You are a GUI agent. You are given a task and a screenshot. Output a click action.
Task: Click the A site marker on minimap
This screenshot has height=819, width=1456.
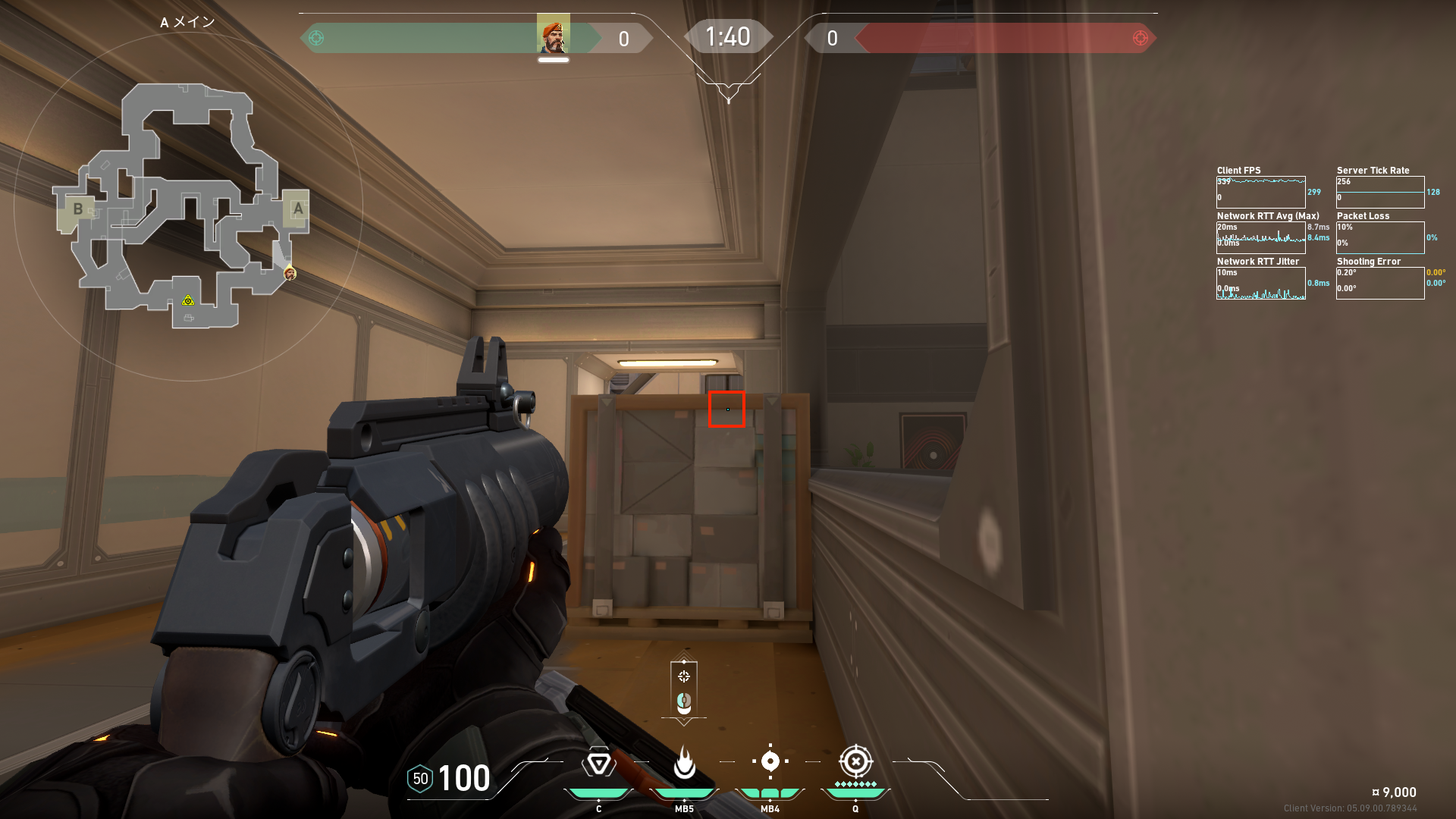(x=297, y=209)
